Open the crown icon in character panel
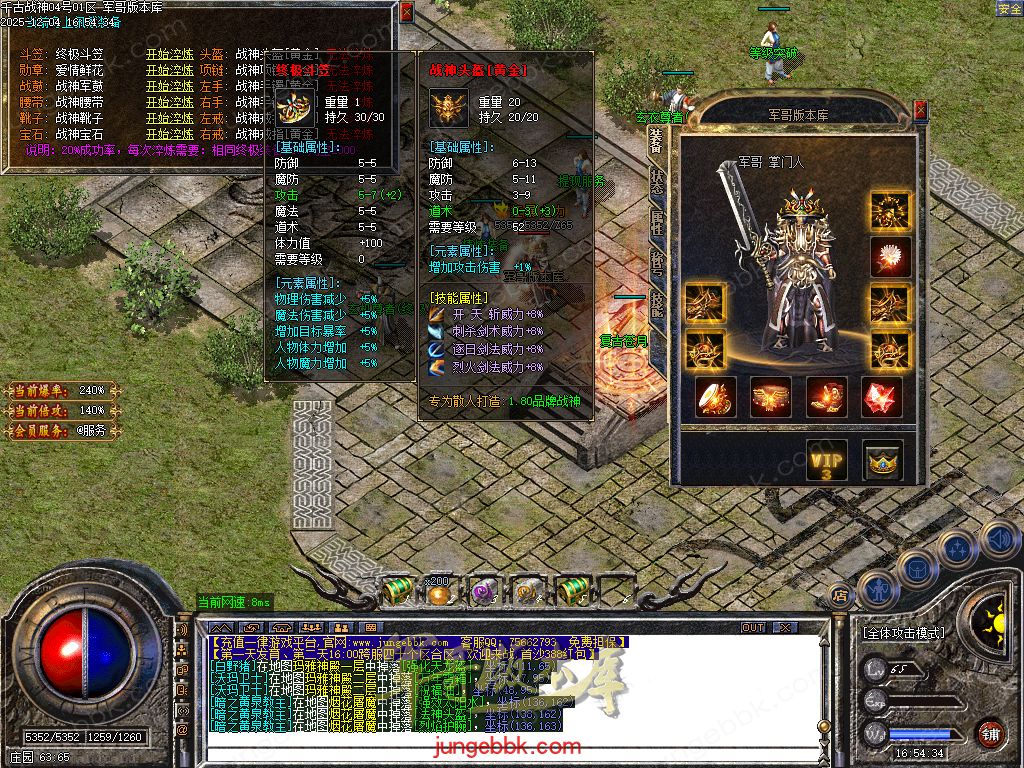Viewport: 1024px width, 768px height. pyautogui.click(x=883, y=460)
